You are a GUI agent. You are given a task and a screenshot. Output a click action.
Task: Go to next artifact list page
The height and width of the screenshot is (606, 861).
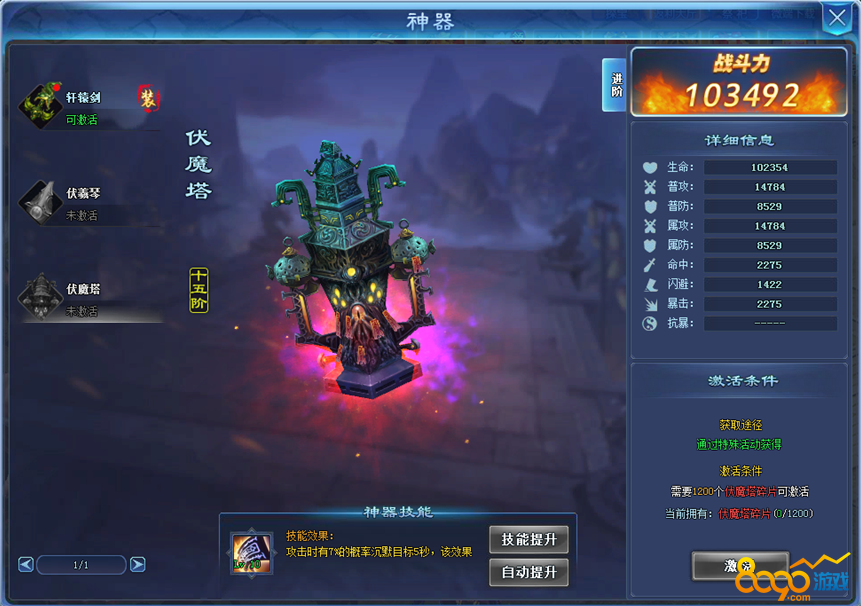point(138,565)
